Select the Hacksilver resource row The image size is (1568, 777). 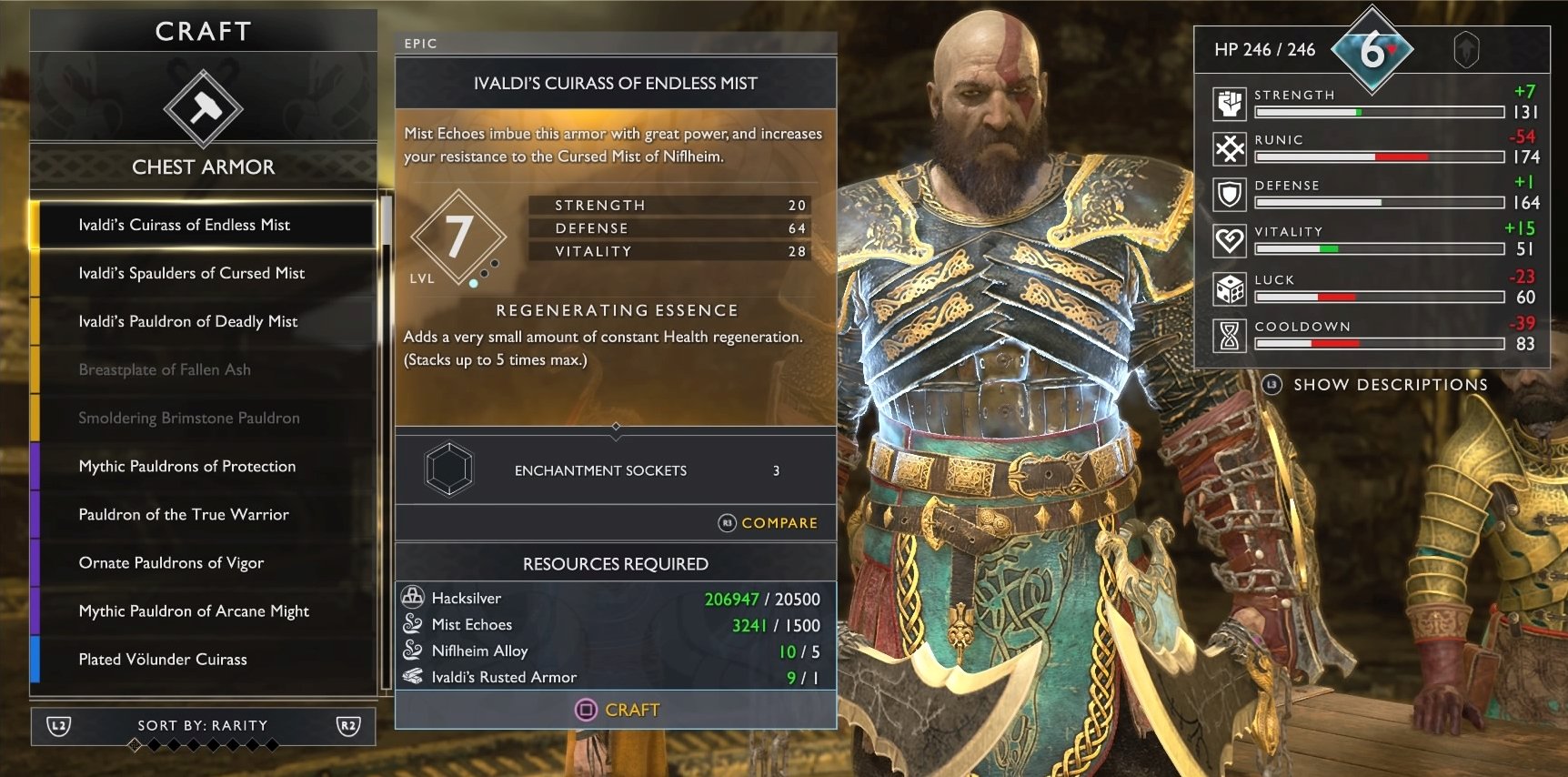pos(616,599)
